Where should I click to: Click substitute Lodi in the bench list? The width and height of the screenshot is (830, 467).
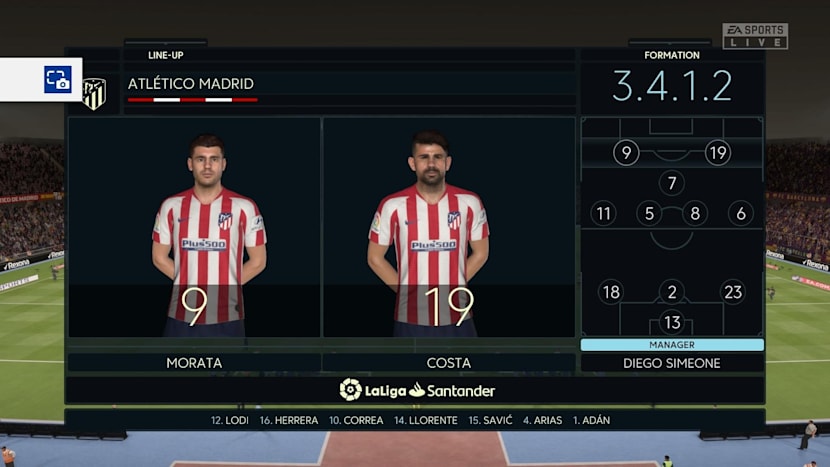230,420
